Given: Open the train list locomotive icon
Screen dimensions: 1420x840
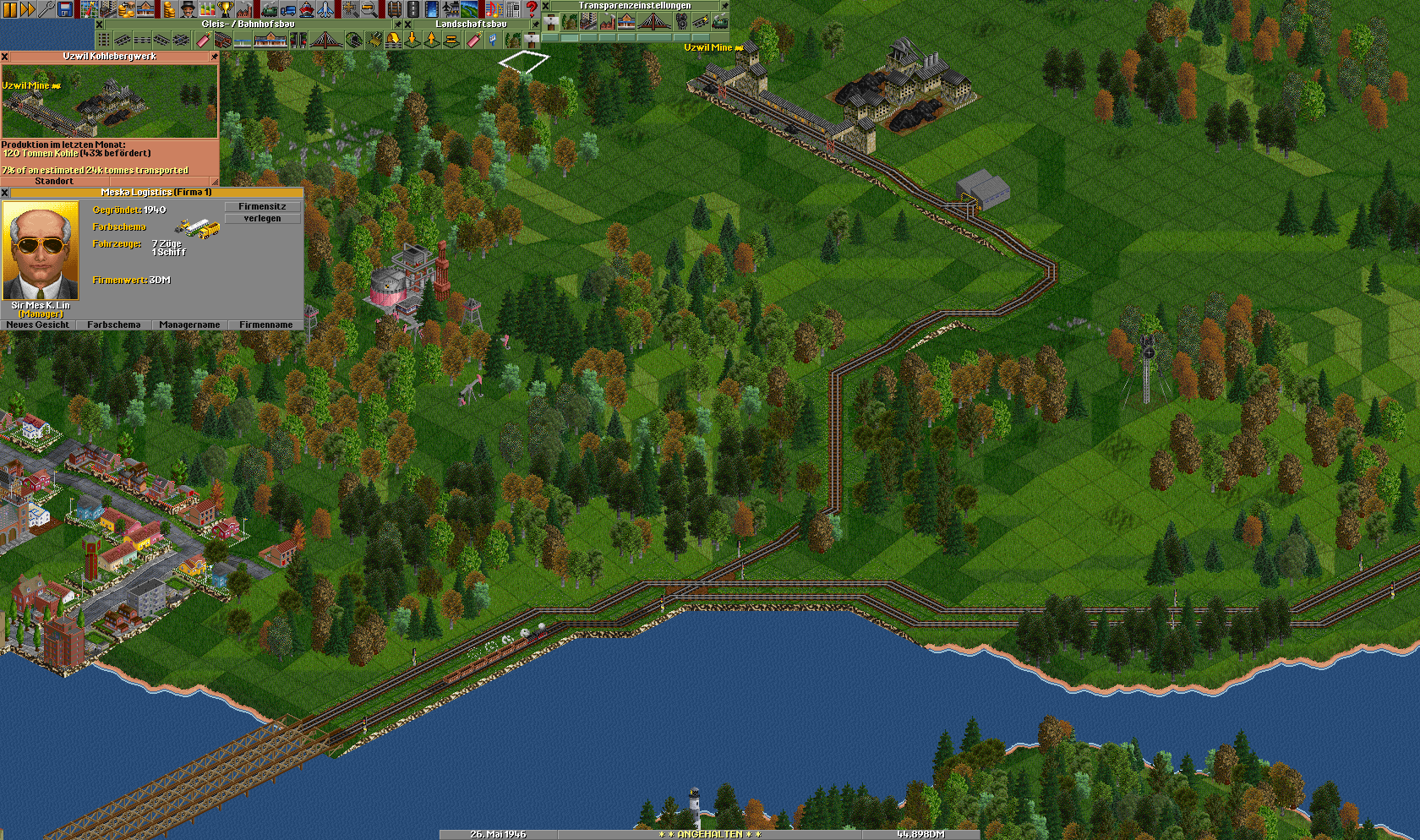Looking at the screenshot, I should click(x=269, y=9).
